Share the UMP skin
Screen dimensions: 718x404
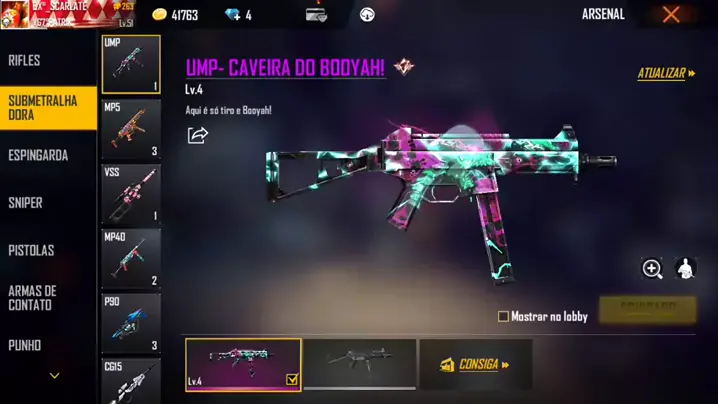pyautogui.click(x=198, y=135)
